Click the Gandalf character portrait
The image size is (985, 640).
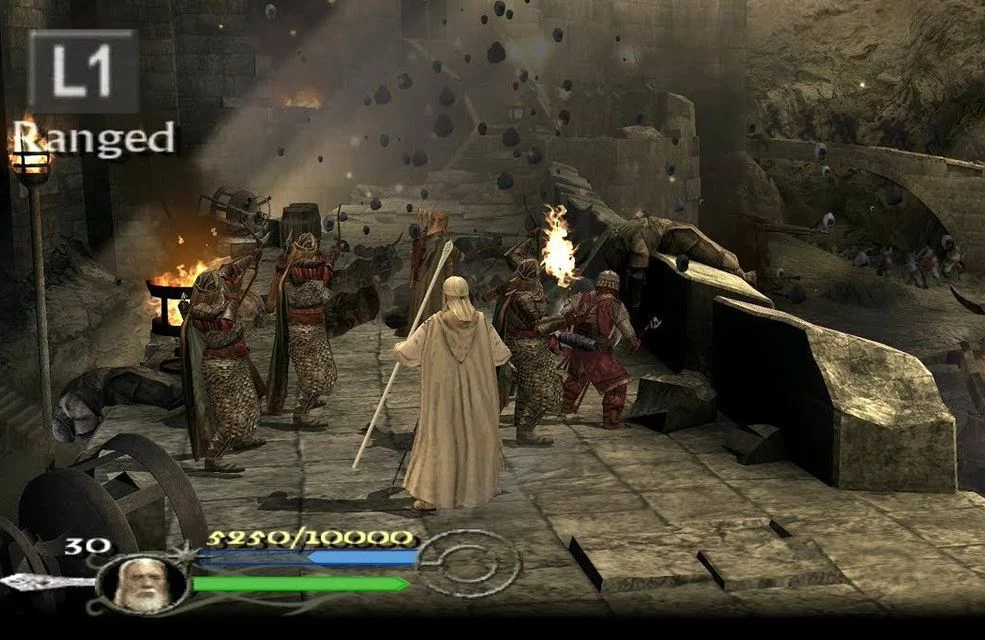coord(141,582)
